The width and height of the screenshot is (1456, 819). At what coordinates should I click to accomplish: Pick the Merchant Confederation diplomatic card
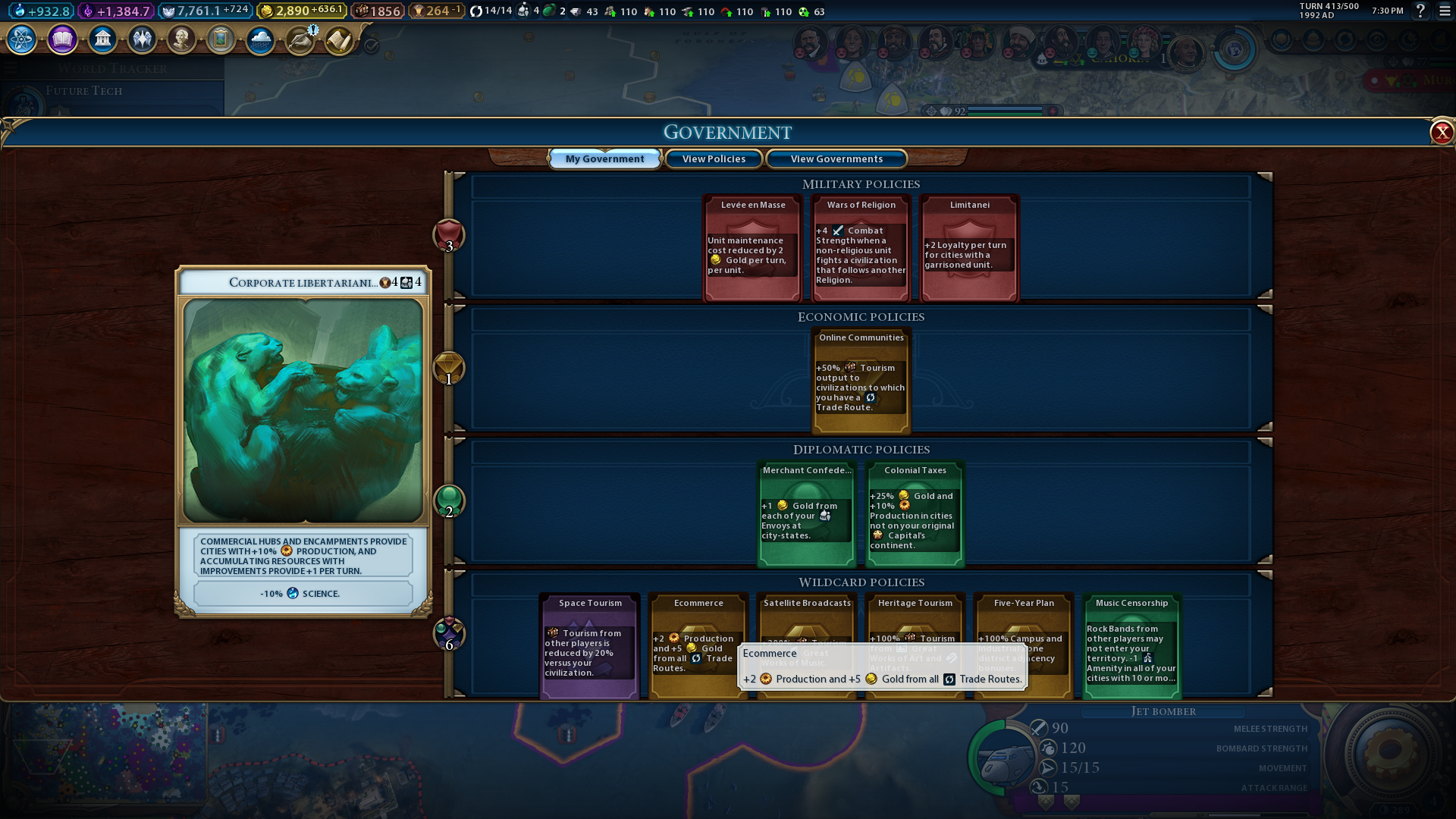coord(807,514)
